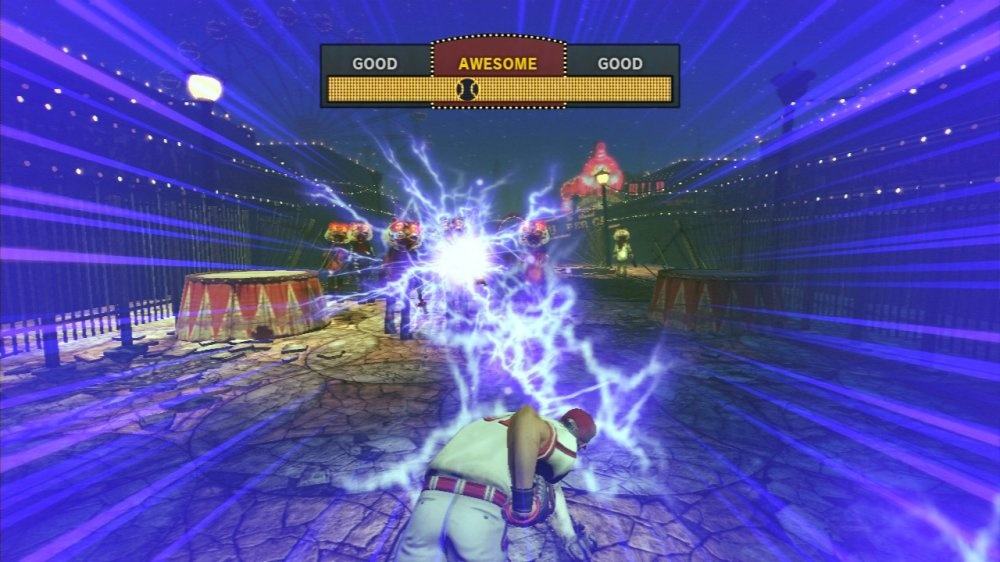The width and height of the screenshot is (1000, 562).
Task: Click the AWESOME zone on the timing meter
Action: coord(497,62)
